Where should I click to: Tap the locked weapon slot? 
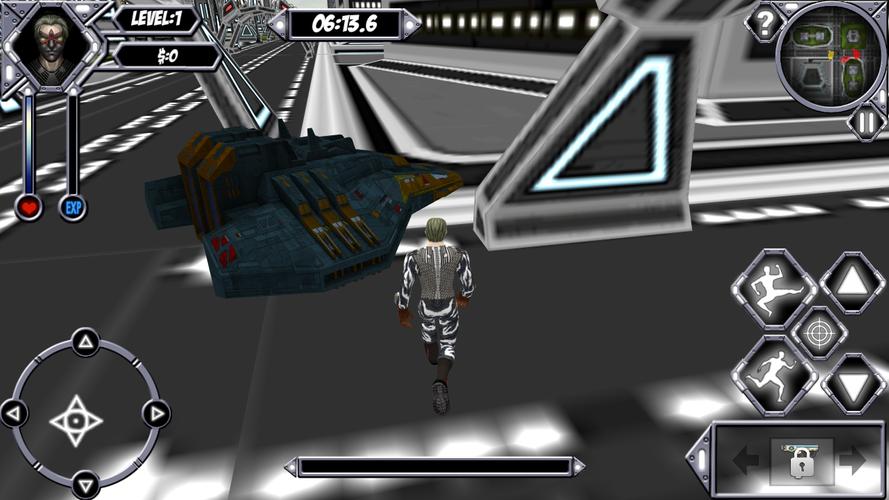click(800, 460)
